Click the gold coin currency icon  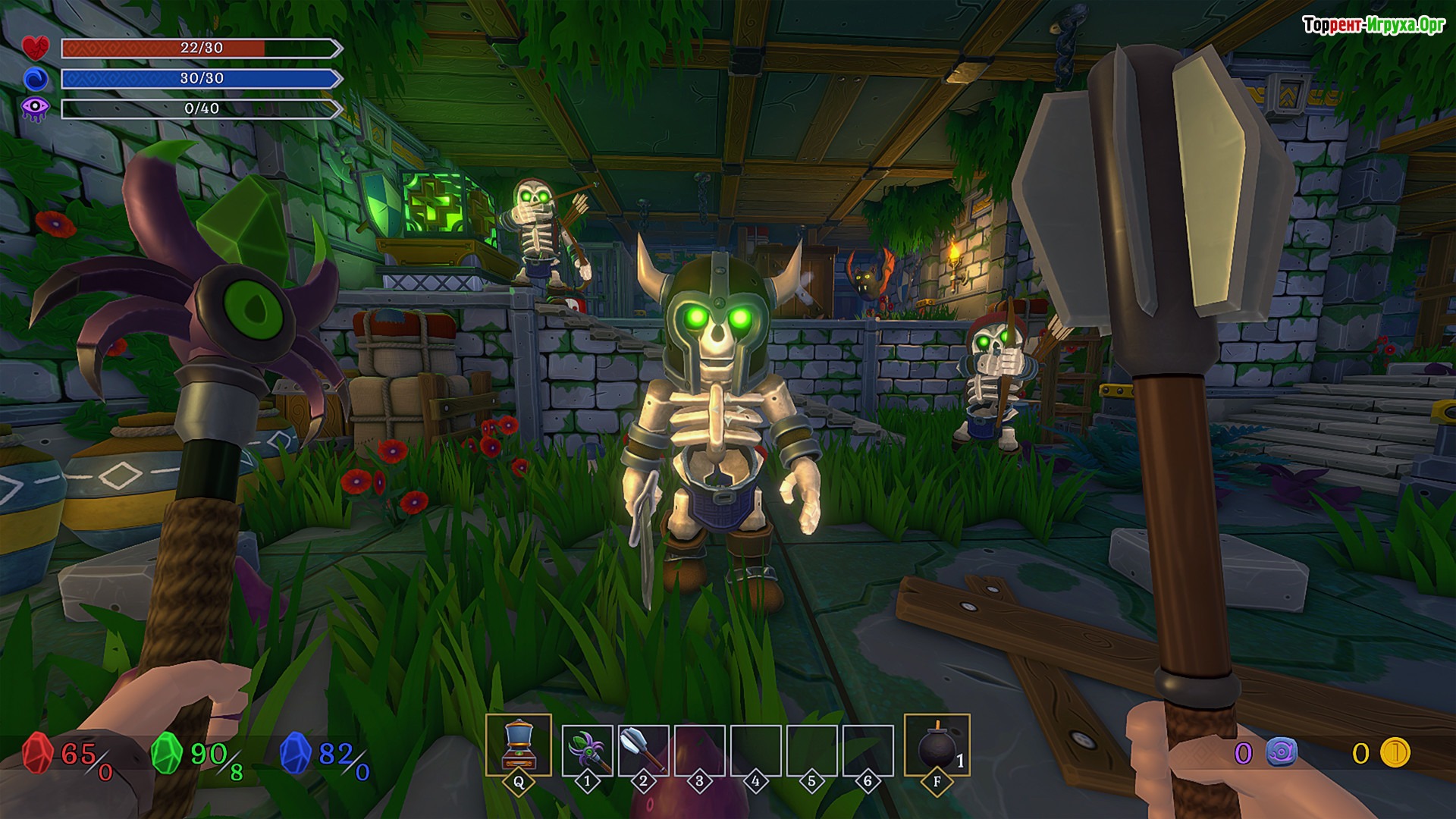pyautogui.click(x=1394, y=753)
